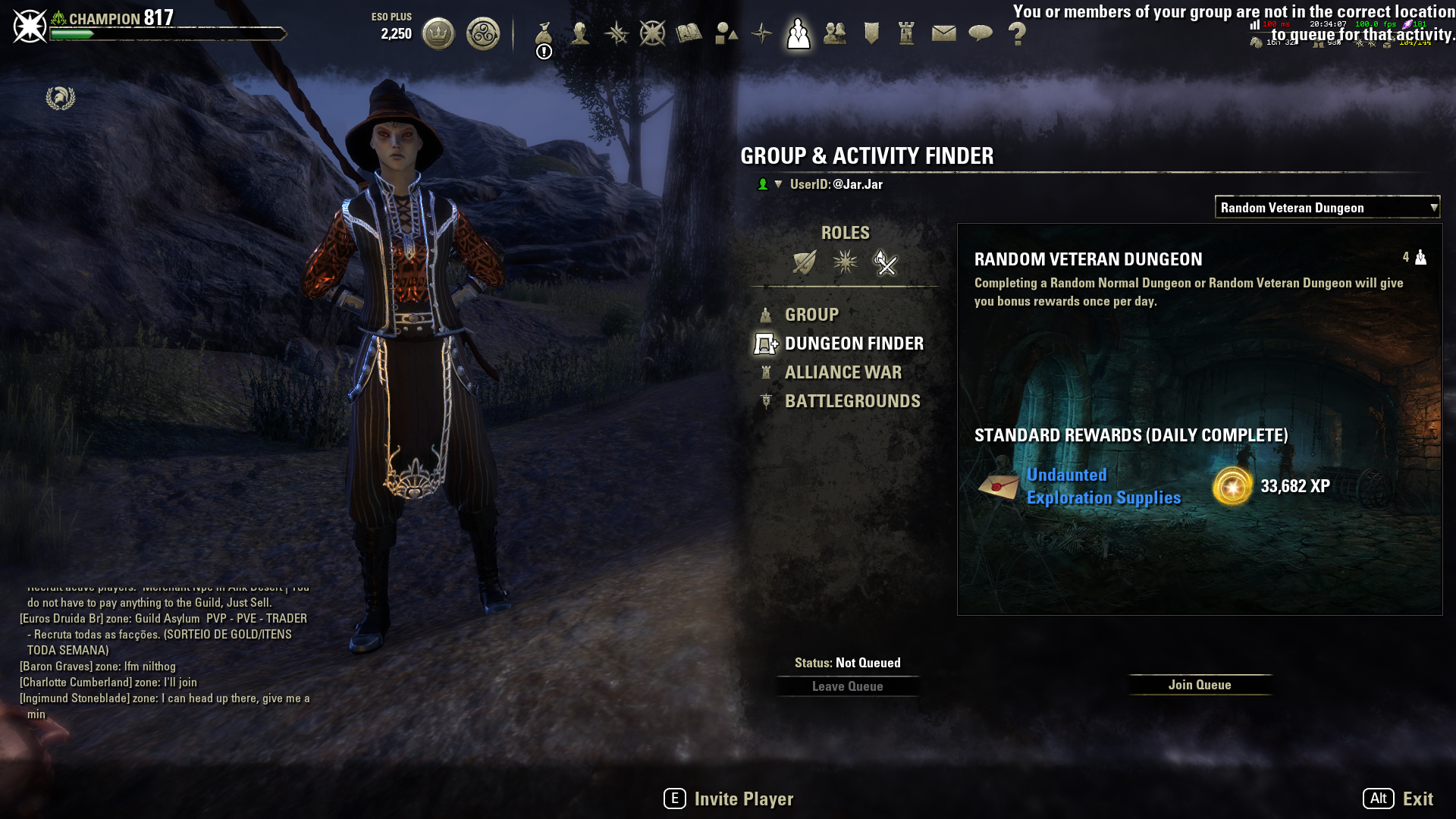Open the Notifications chat bubble icon
This screenshot has width=1456, height=819.
pyautogui.click(x=981, y=33)
